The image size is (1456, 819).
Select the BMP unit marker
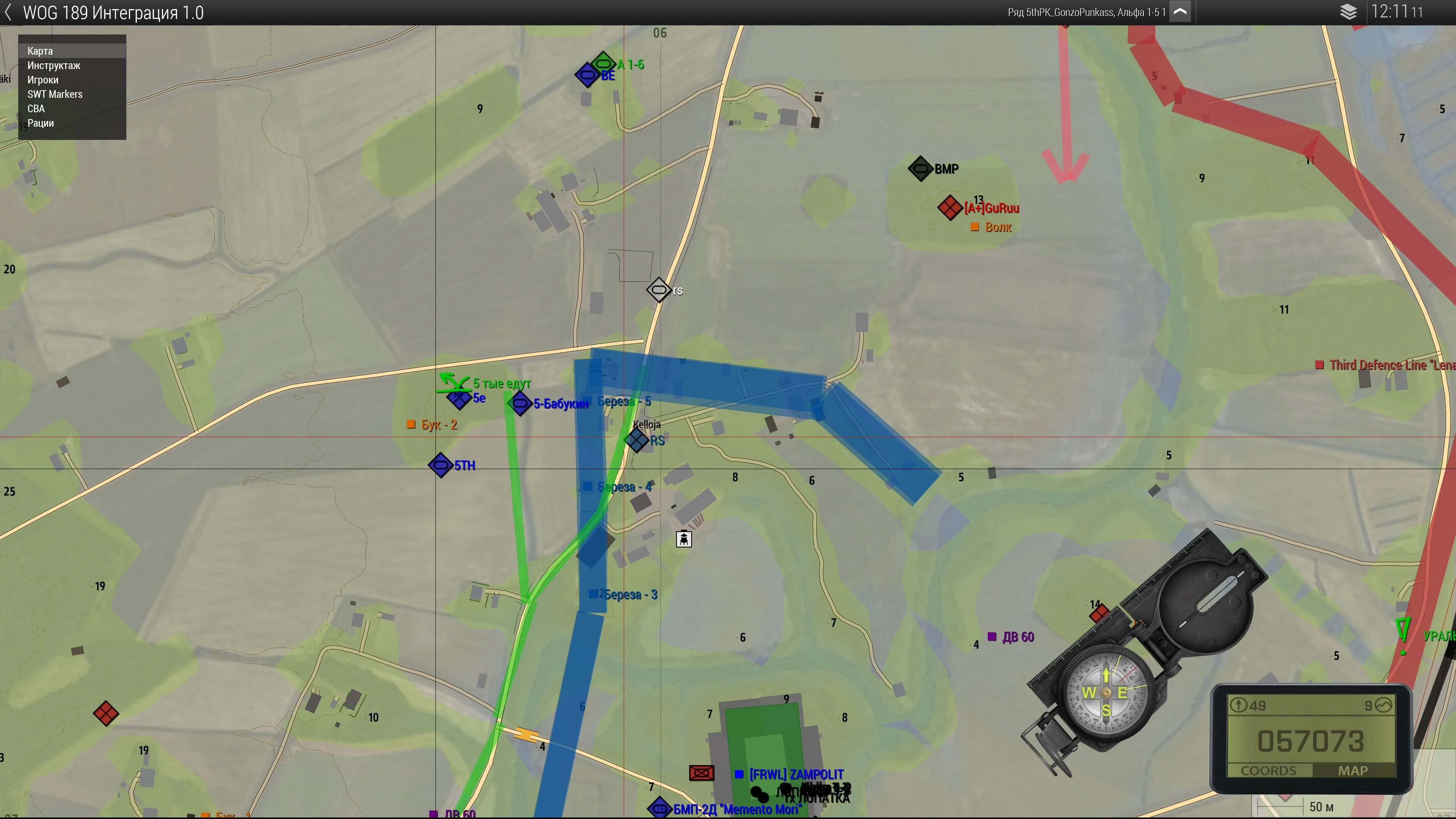point(920,168)
